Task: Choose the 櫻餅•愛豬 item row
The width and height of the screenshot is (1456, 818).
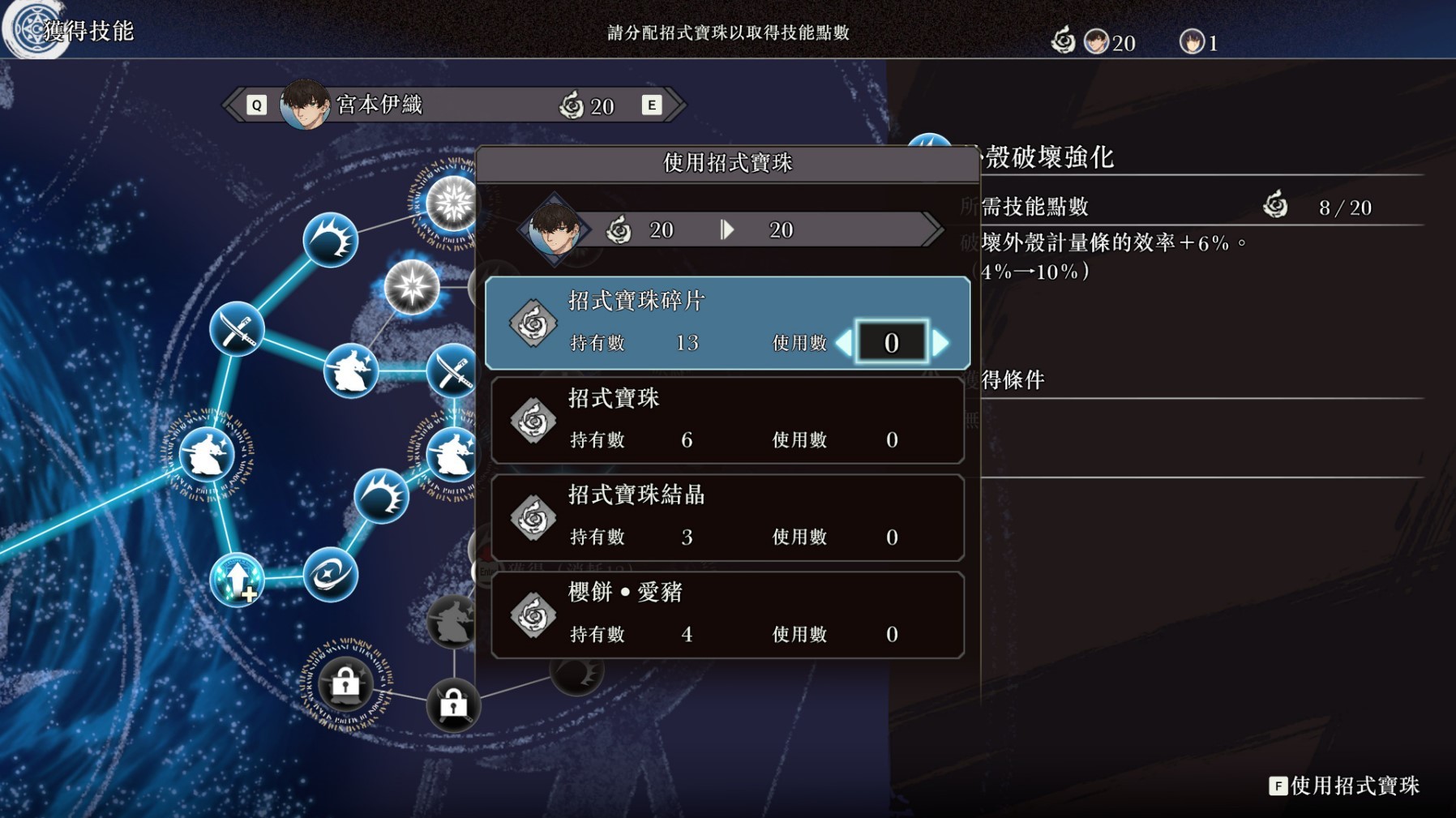Action: click(726, 614)
